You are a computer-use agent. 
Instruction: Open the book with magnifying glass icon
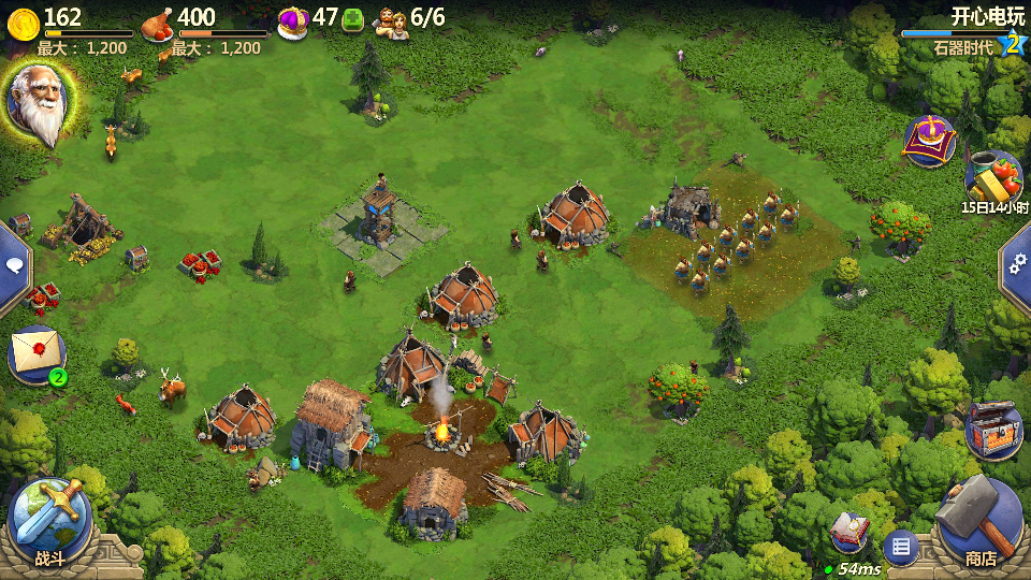click(x=850, y=532)
